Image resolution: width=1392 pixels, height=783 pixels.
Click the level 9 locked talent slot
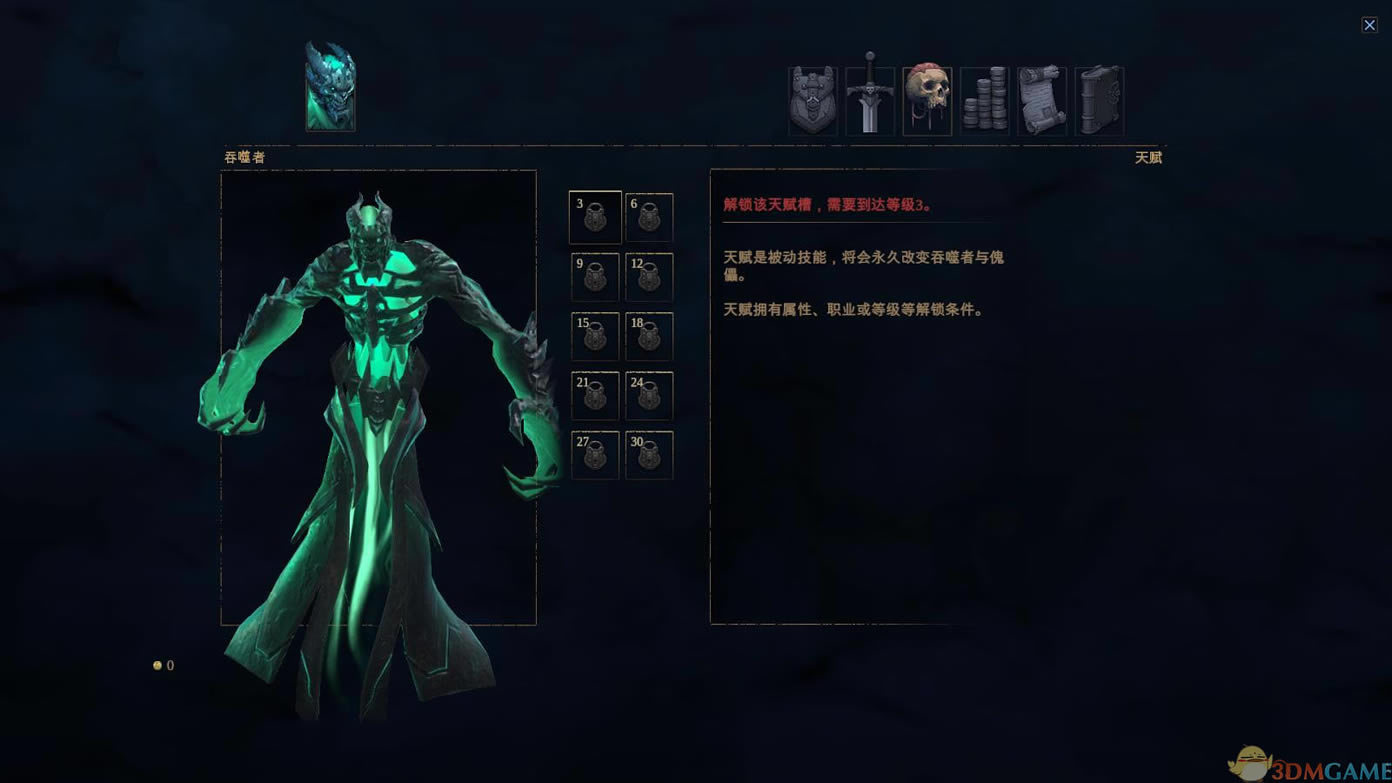(594, 276)
